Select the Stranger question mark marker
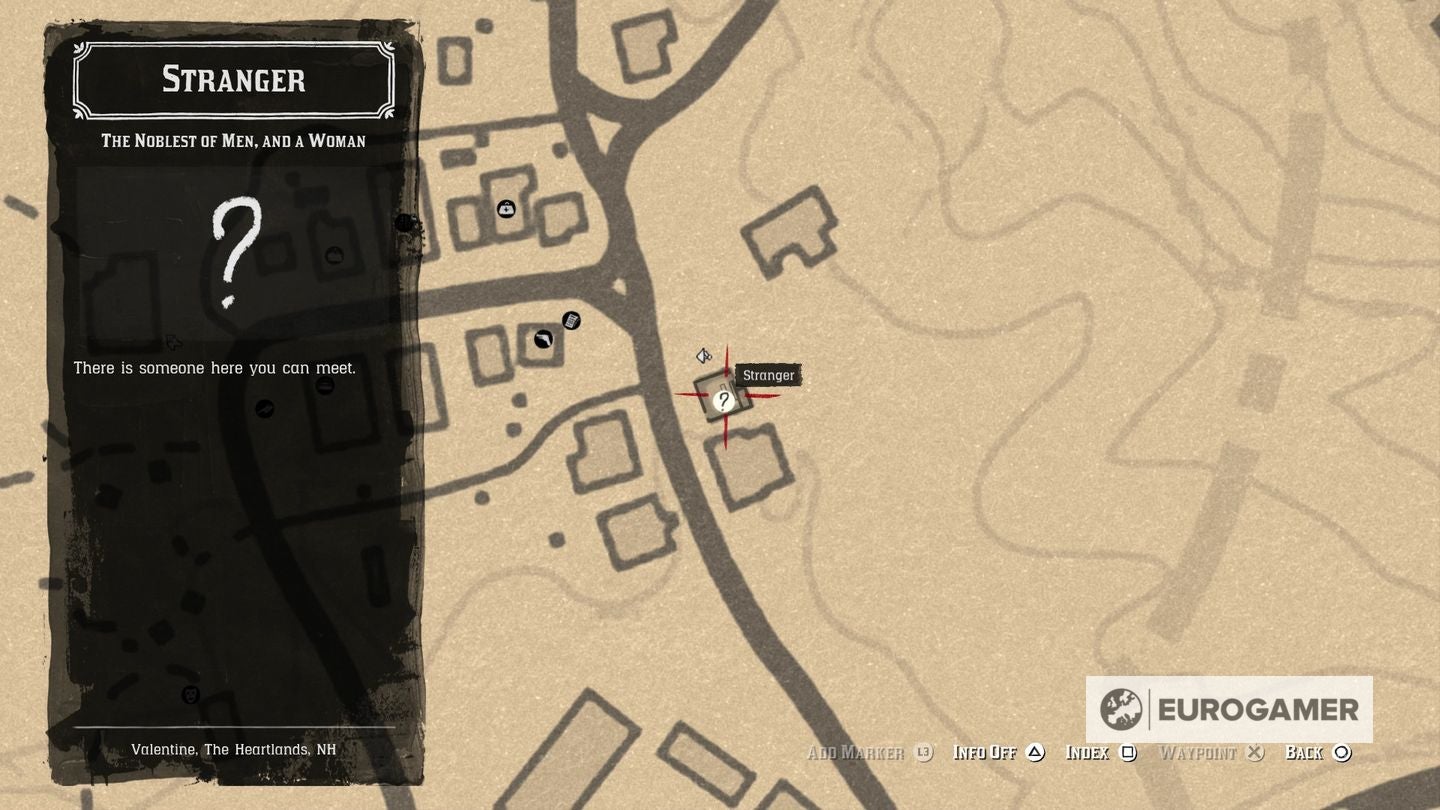The width and height of the screenshot is (1440, 810). (x=723, y=400)
